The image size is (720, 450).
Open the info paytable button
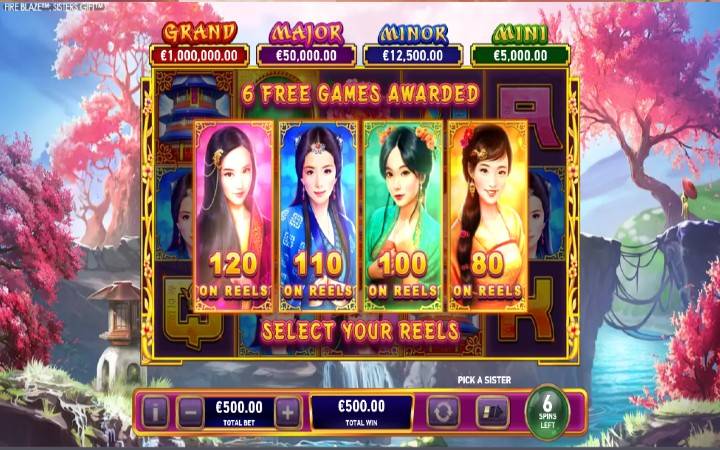tap(155, 411)
